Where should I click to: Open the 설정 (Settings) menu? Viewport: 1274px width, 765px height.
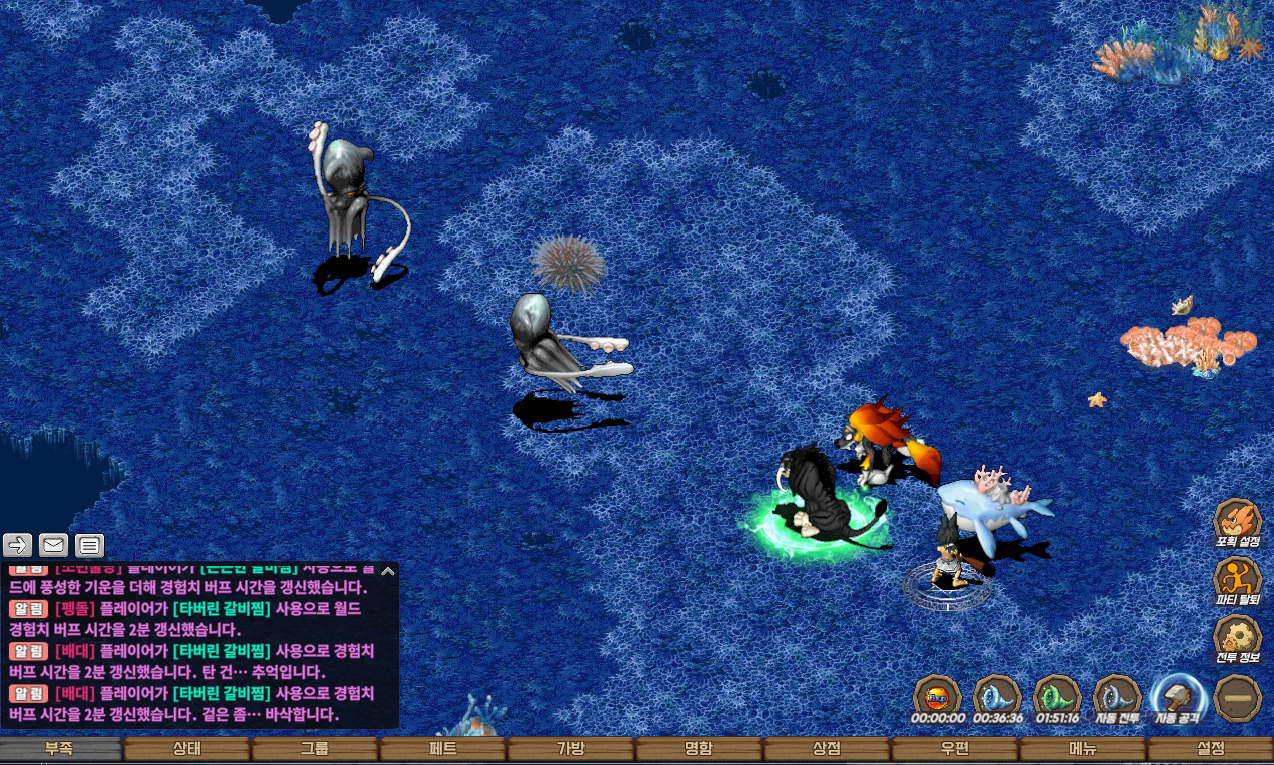1211,748
